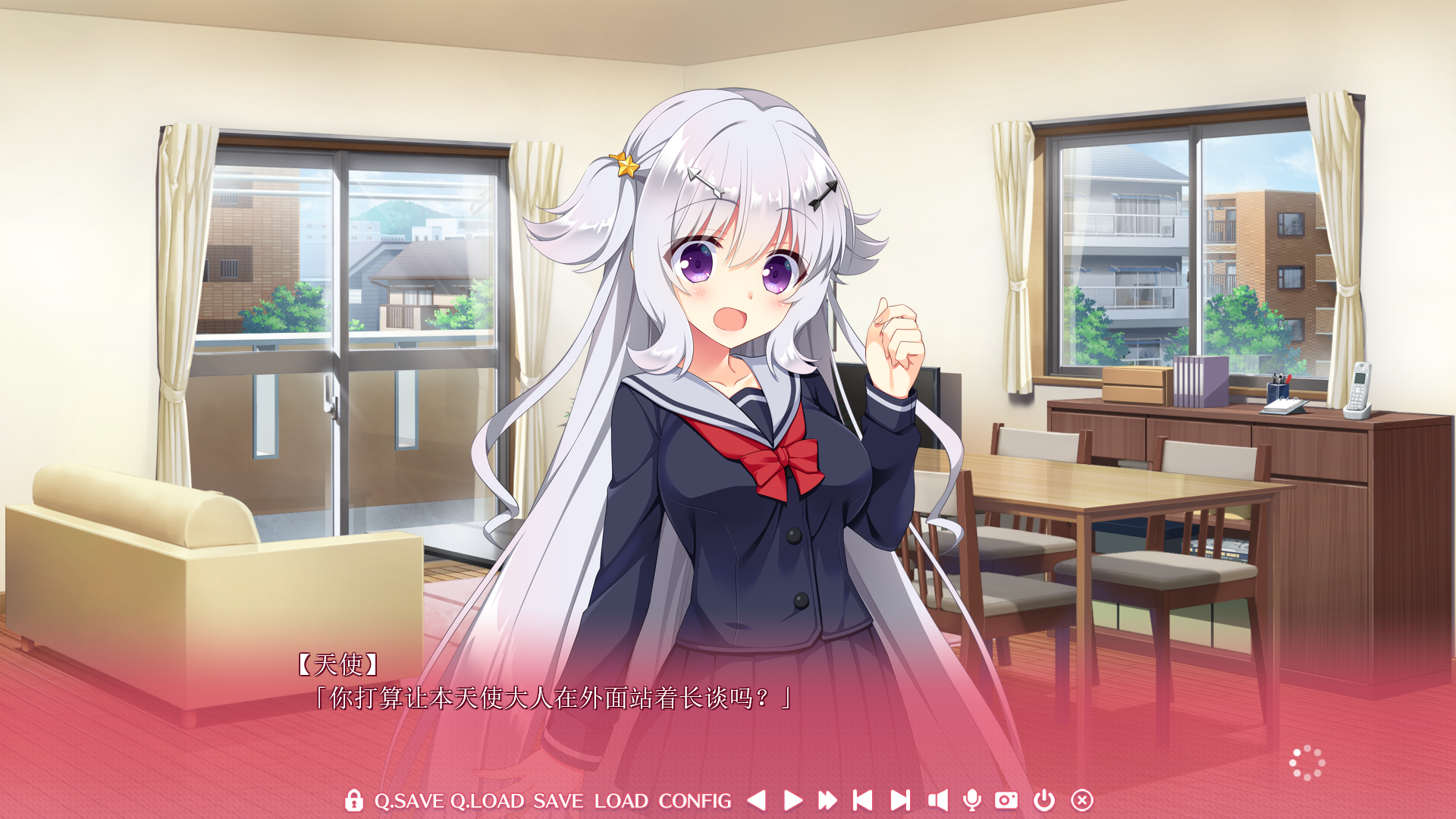Jump to next scene with skip-forward icon

pos(901,800)
